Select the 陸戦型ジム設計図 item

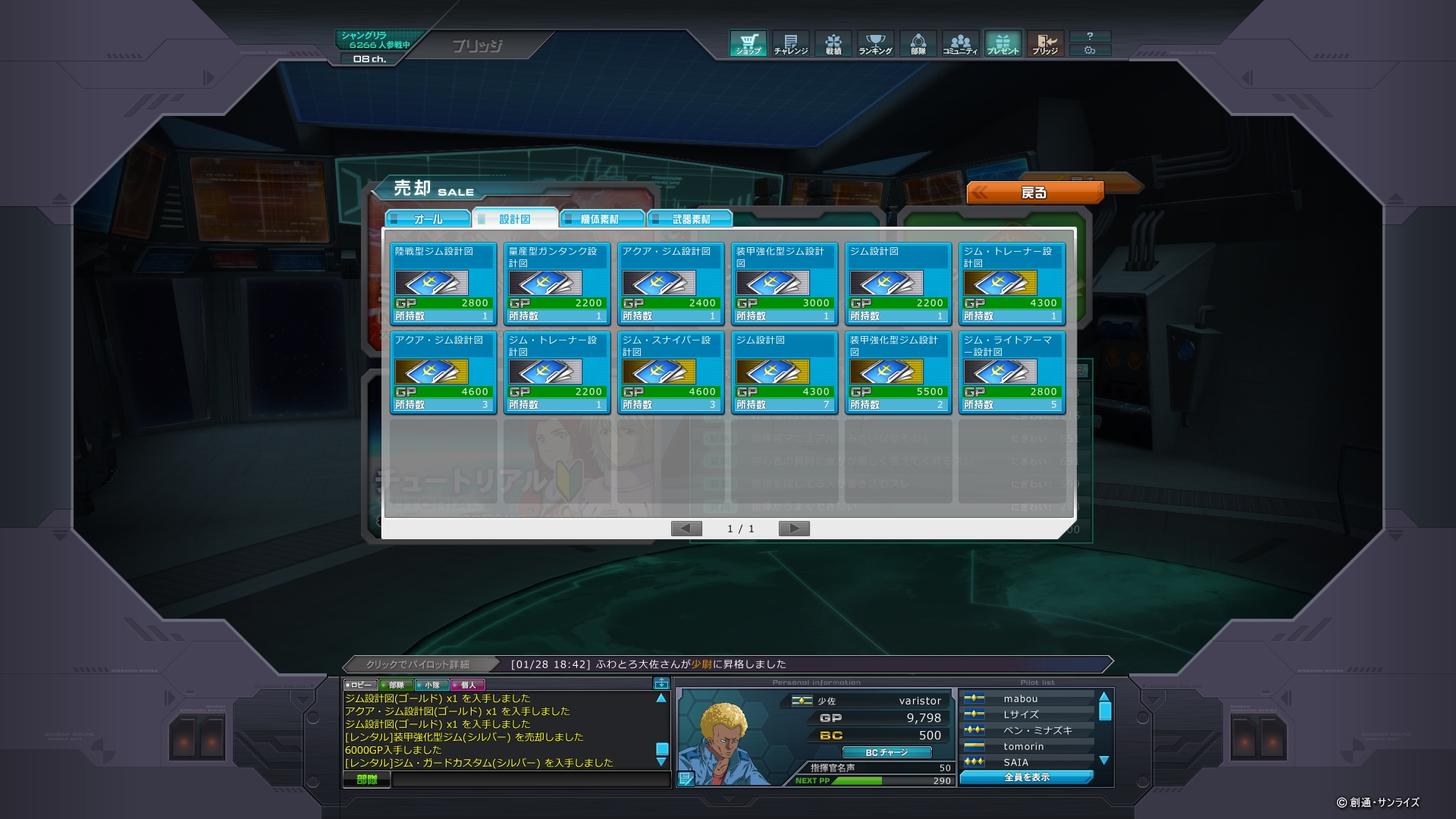coord(443,284)
